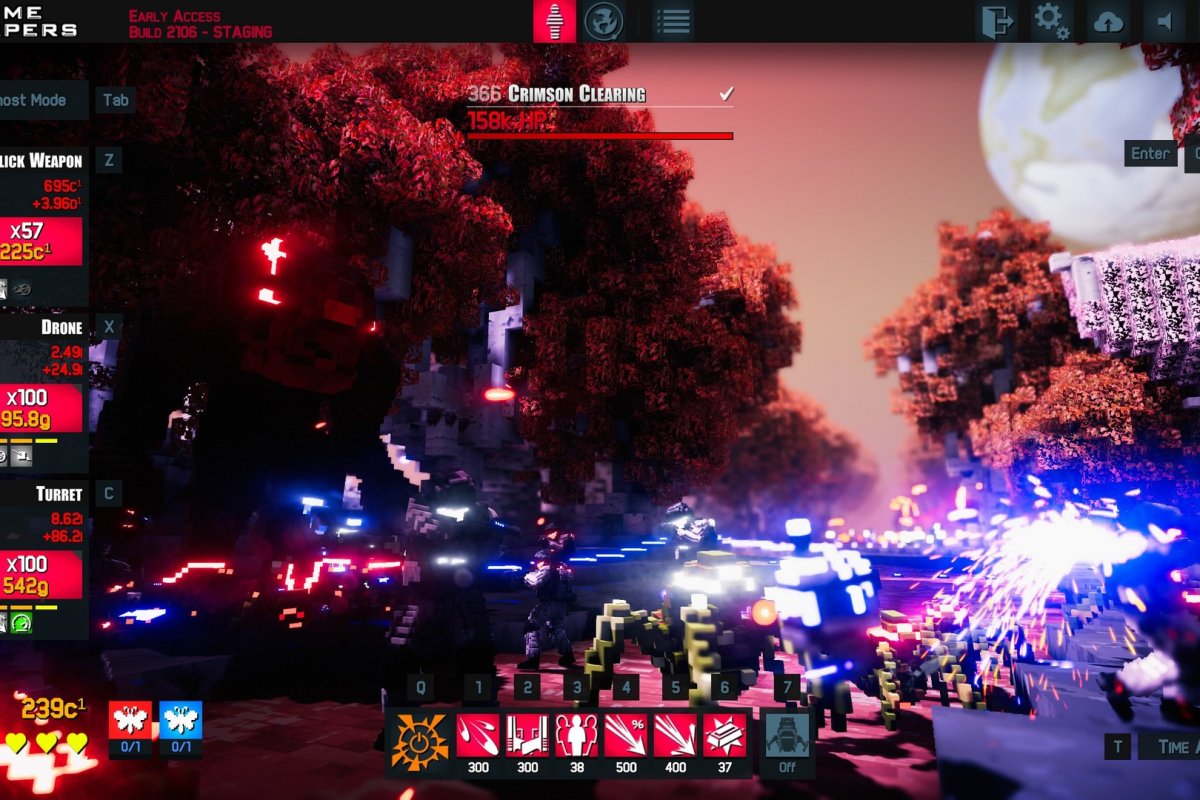
Task: Buy x100 Turret upgrade
Action: point(40,574)
